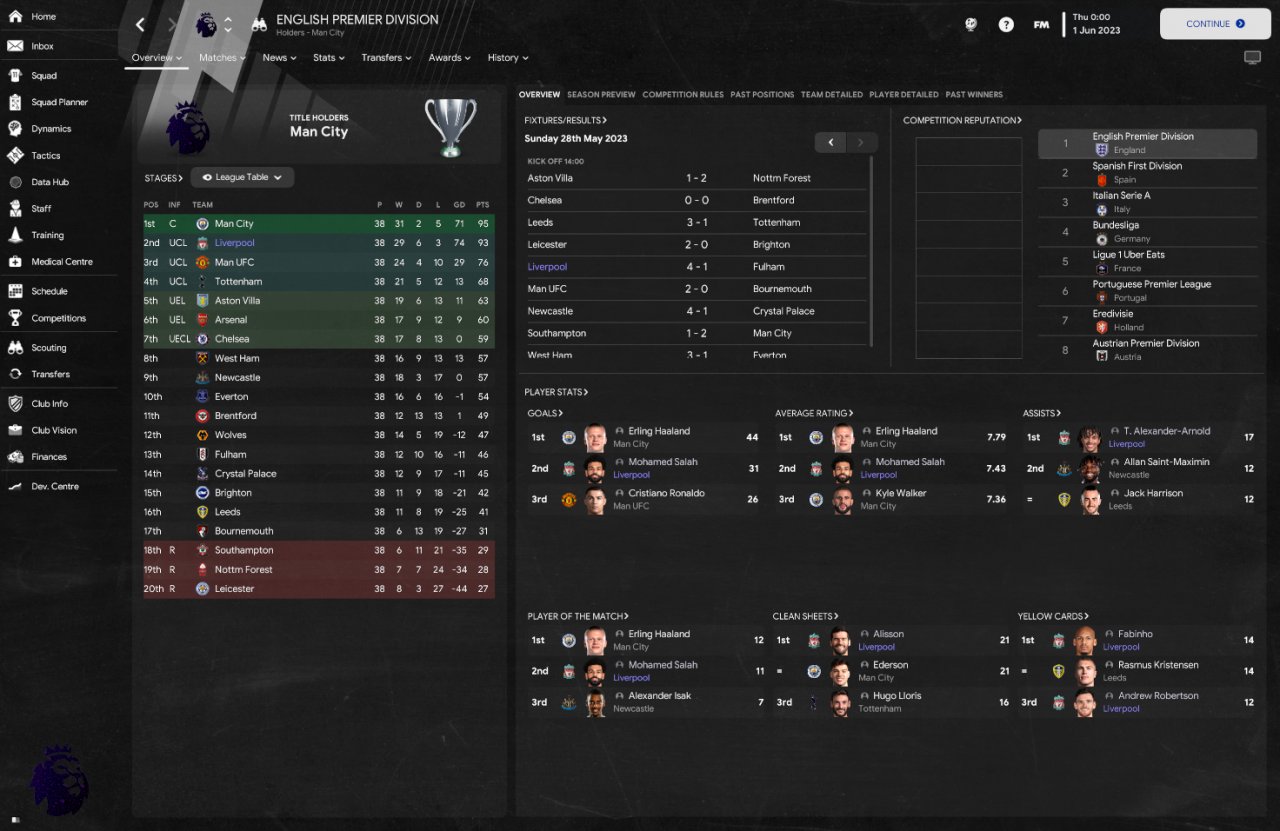Select the Competition Rules tab
The height and width of the screenshot is (831, 1280).
pyautogui.click(x=683, y=95)
